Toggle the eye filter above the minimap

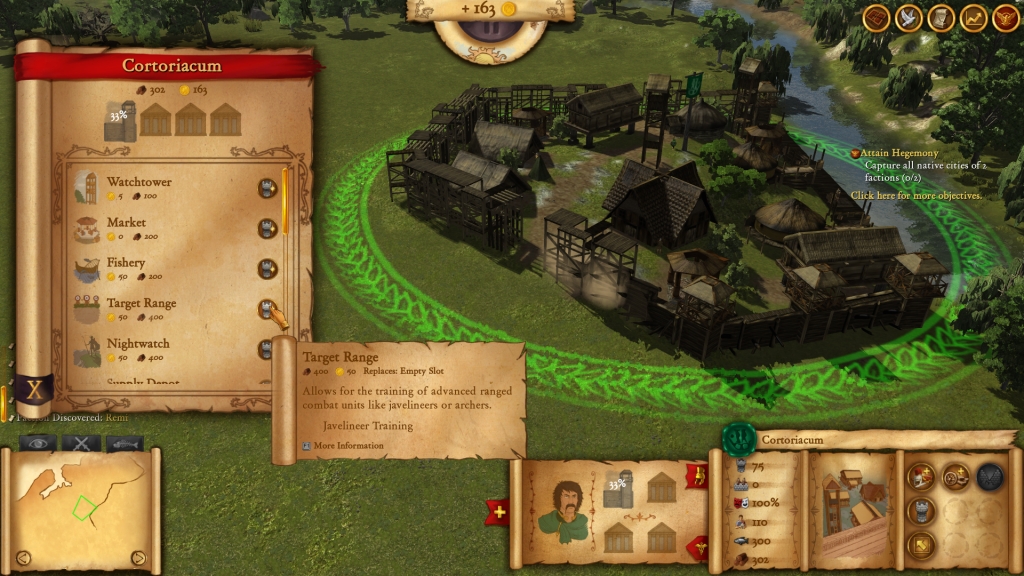pos(38,443)
